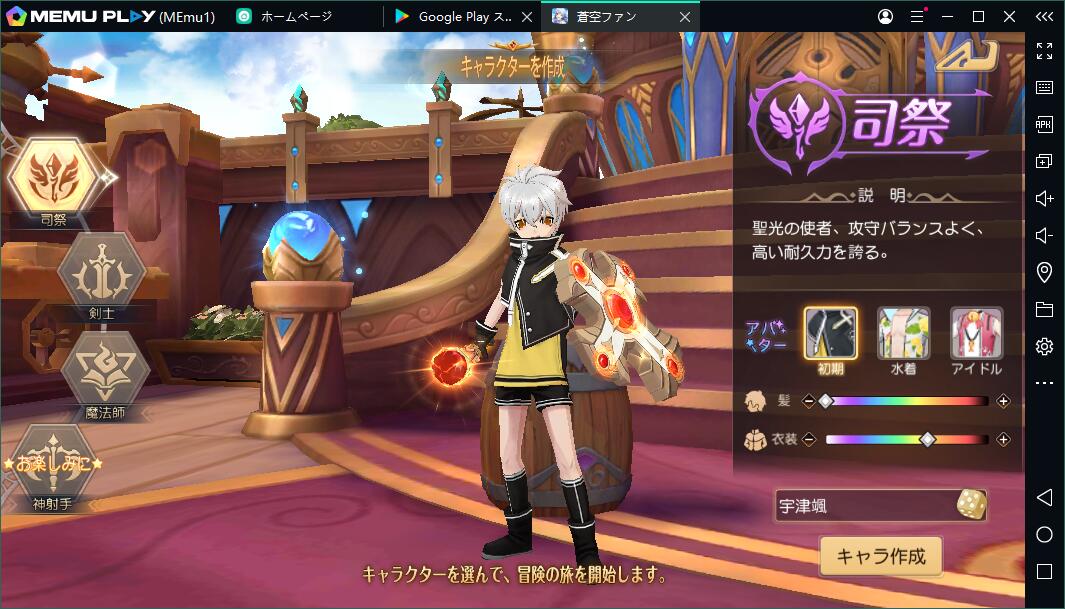Pick the 魔法師 mage class
The height and width of the screenshot is (609, 1065).
click(x=104, y=368)
